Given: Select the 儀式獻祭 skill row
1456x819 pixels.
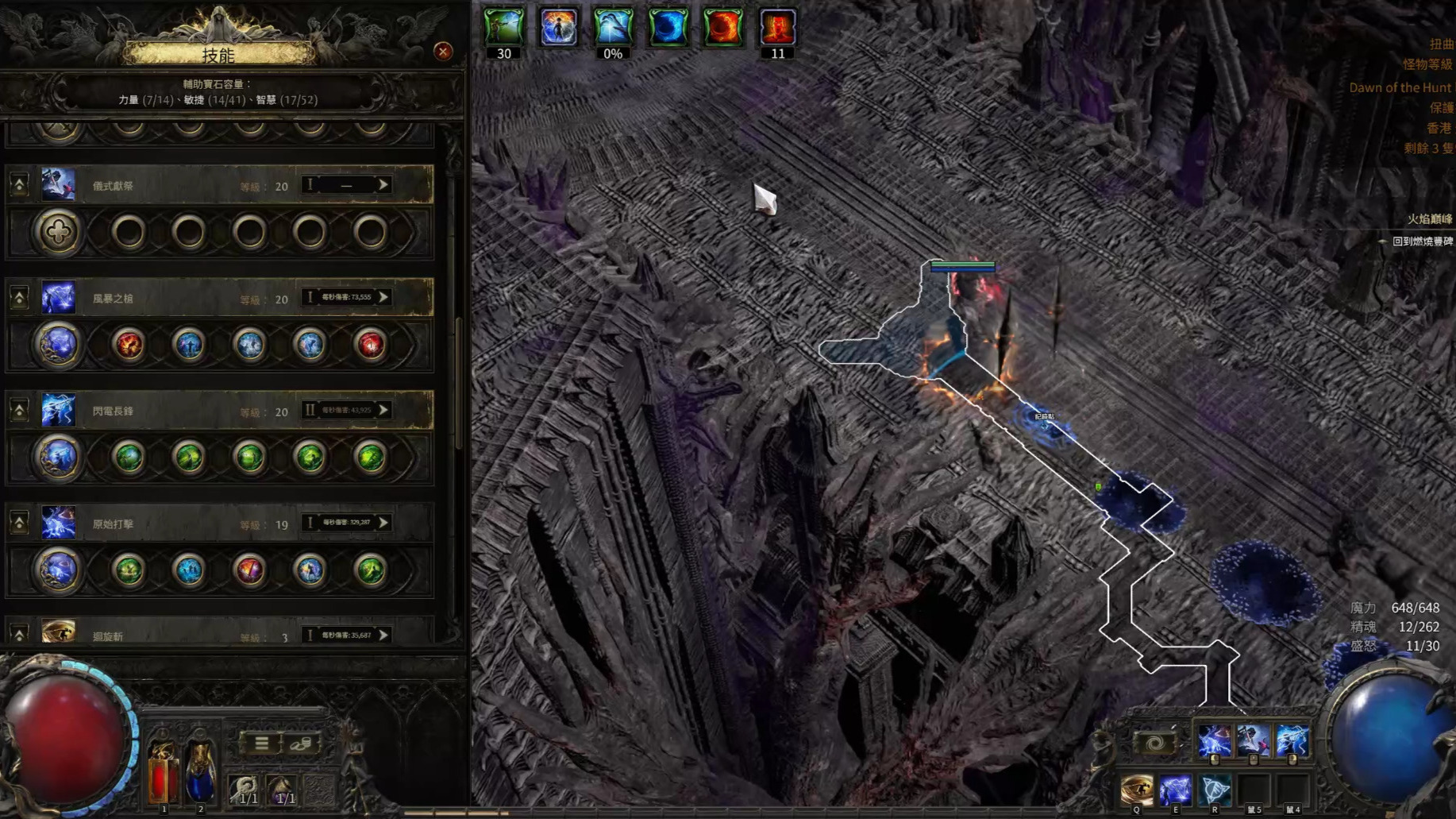Looking at the screenshot, I should tap(159, 186).
